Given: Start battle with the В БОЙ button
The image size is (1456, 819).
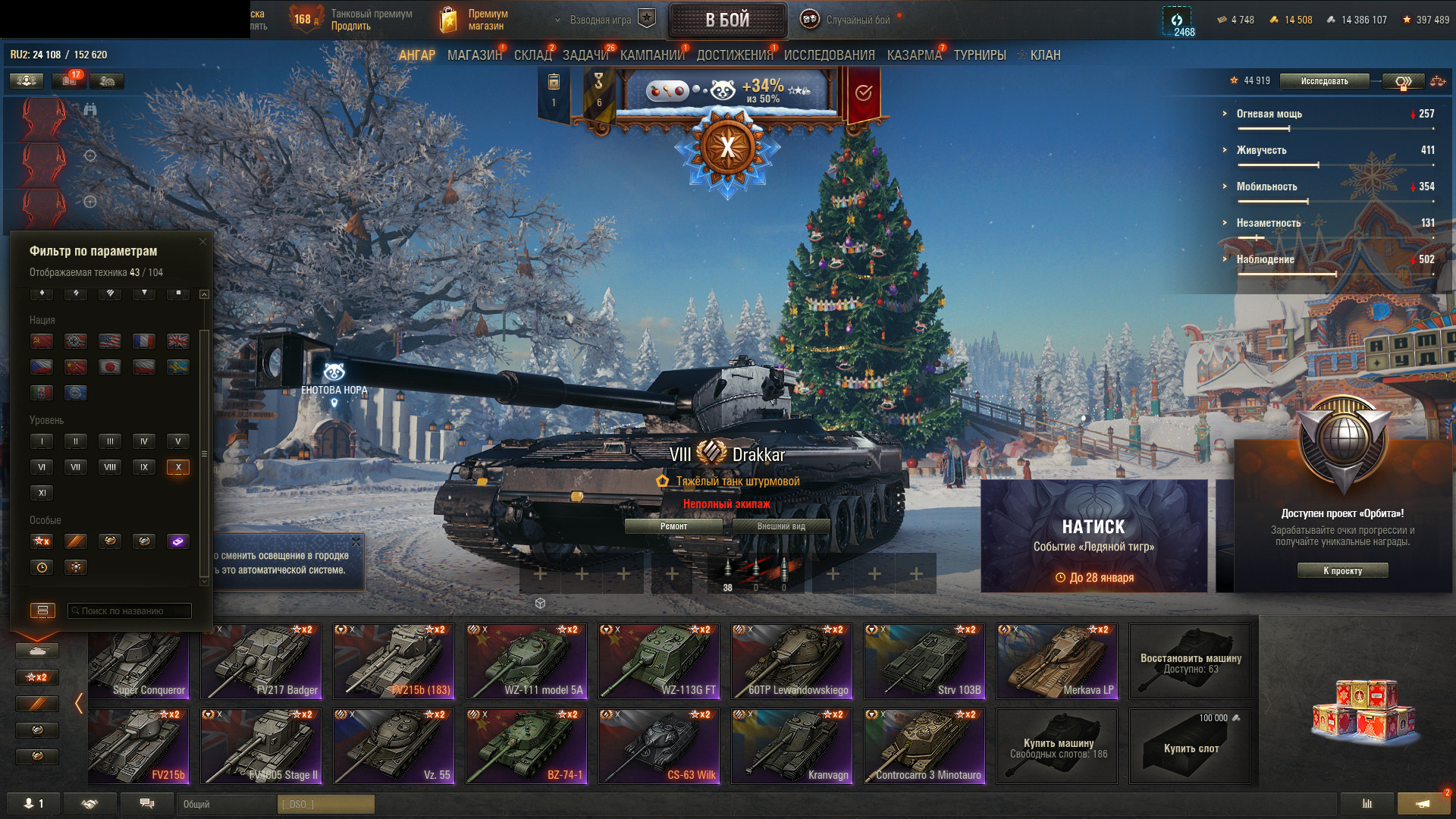Looking at the screenshot, I should tap(727, 20).
